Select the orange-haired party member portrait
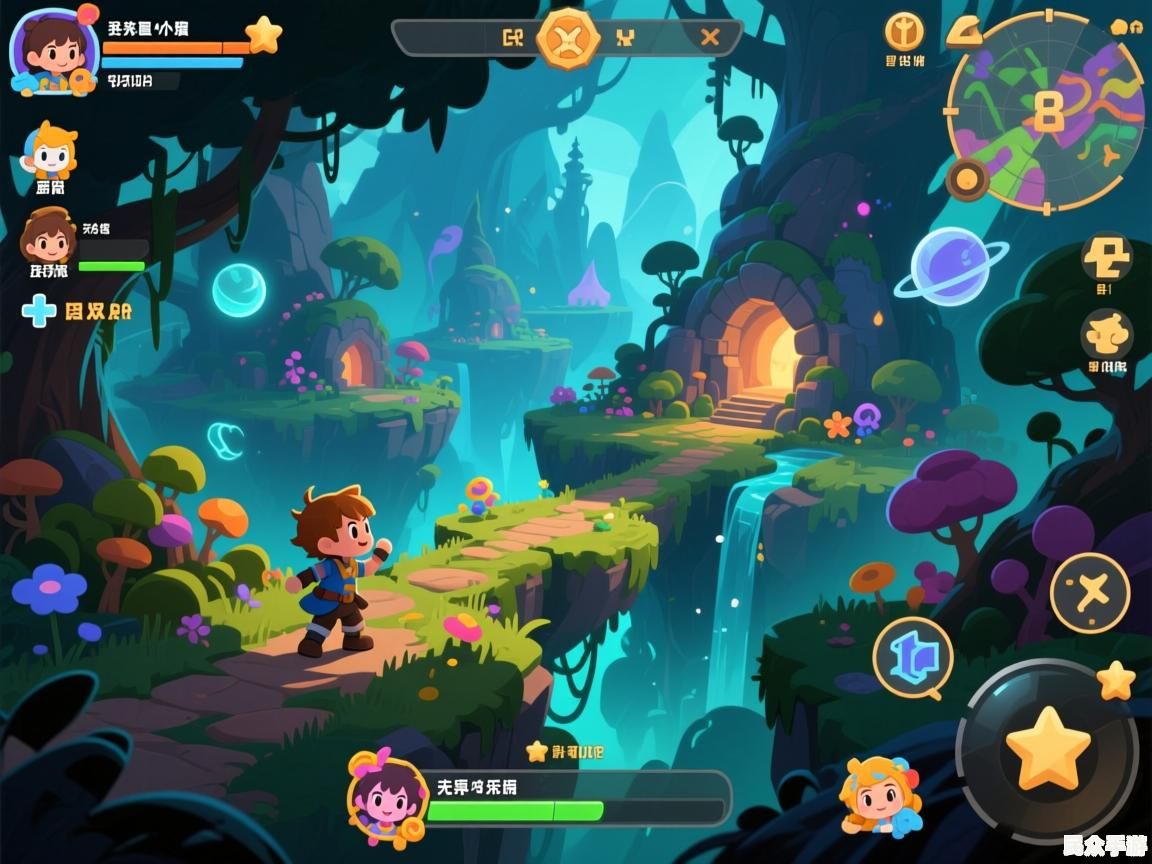This screenshot has height=864, width=1152. [50, 152]
